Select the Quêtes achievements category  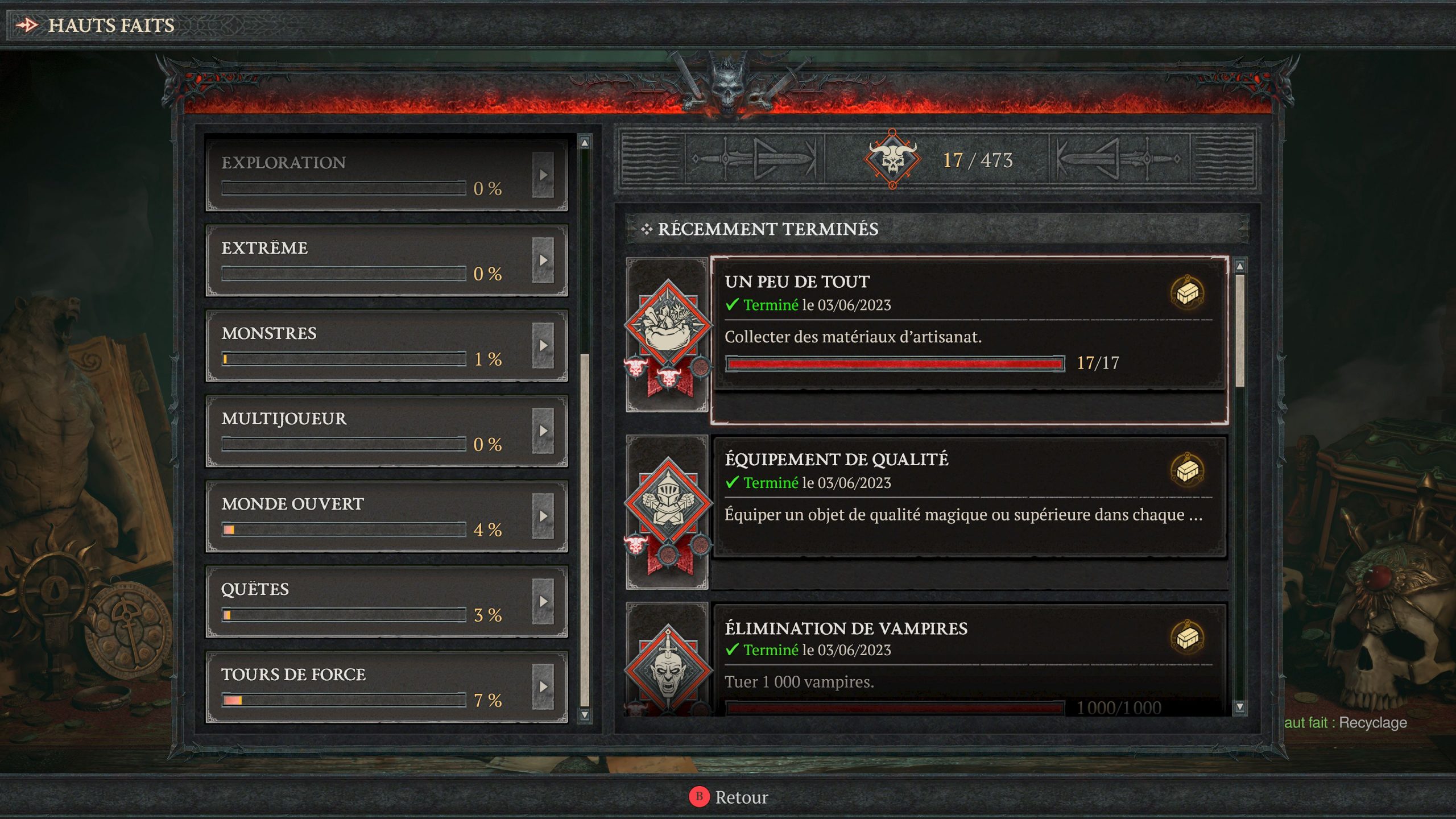pyautogui.click(x=375, y=601)
